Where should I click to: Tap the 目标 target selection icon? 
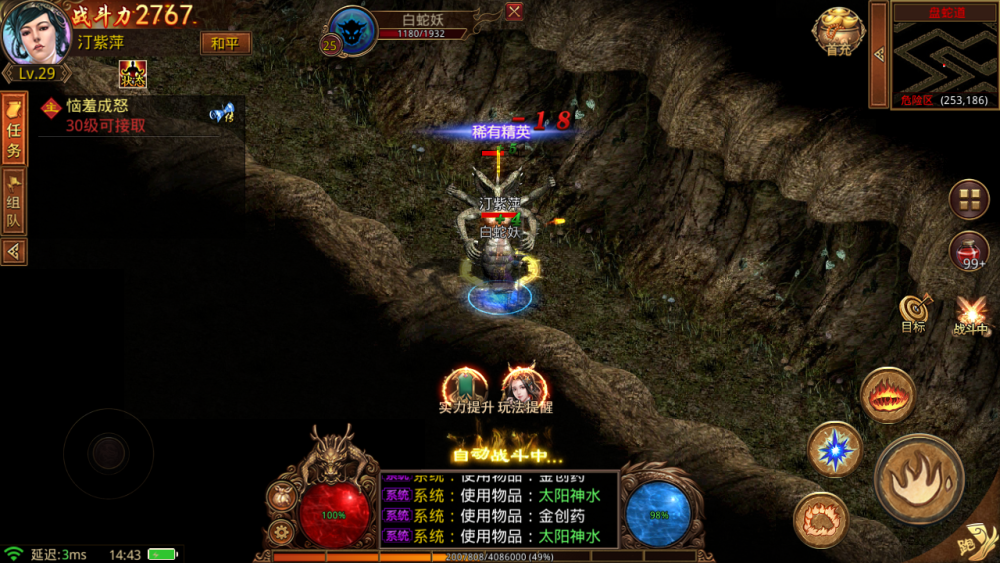pyautogui.click(x=912, y=313)
